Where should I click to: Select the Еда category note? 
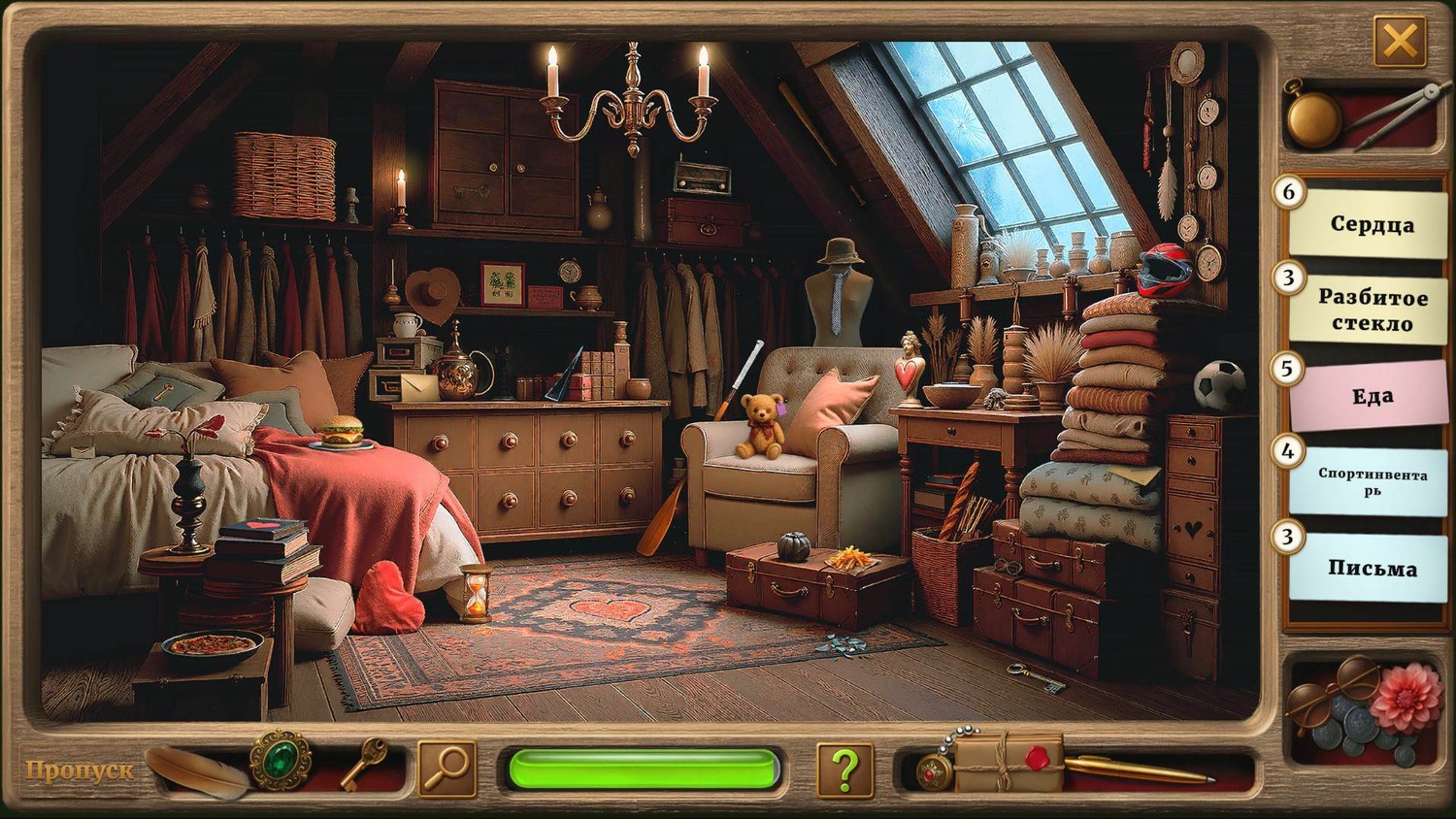click(x=1371, y=395)
